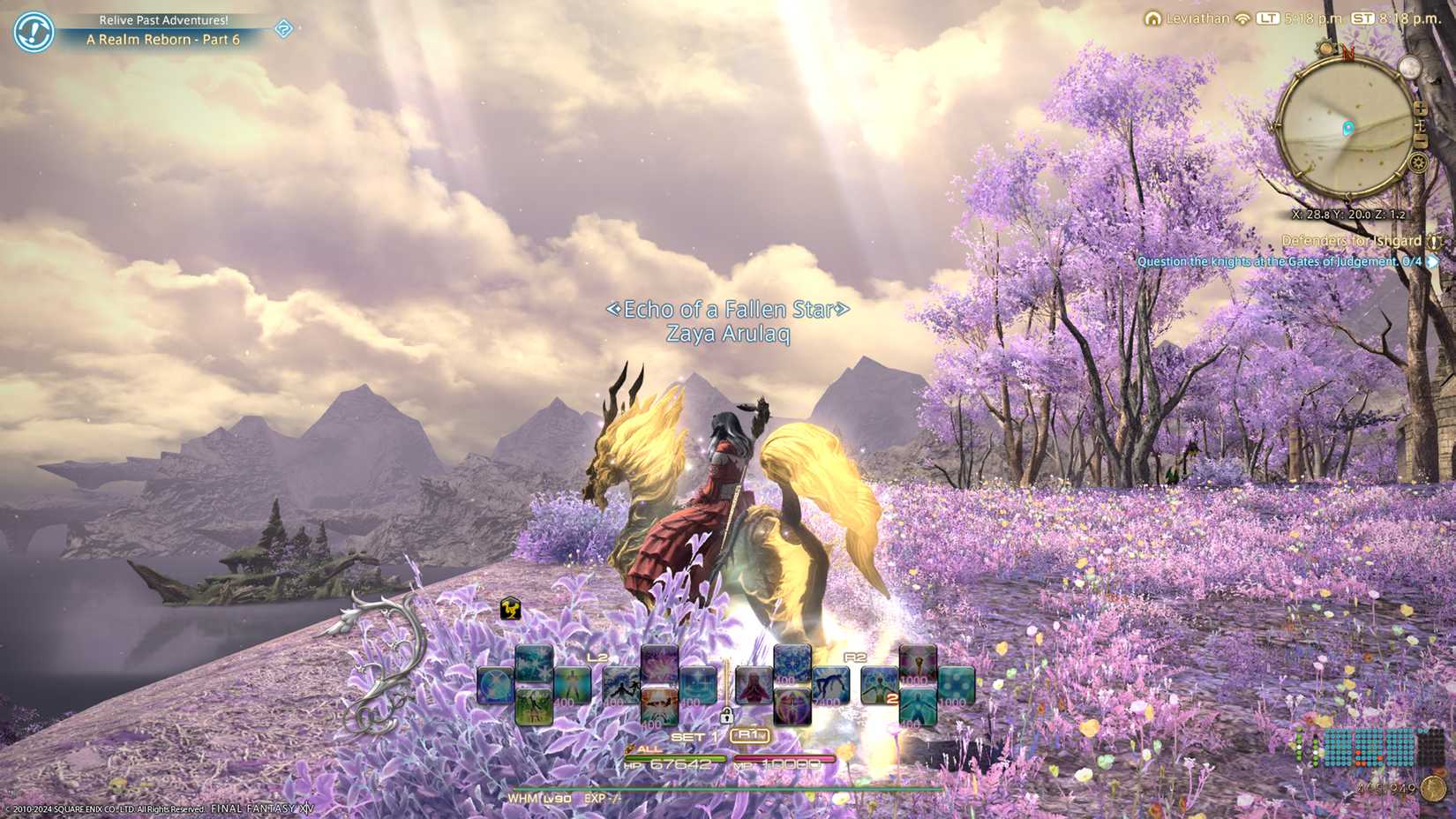Click the blue diamond icon next to the adventure banner
The image size is (1456, 819).
282,30
